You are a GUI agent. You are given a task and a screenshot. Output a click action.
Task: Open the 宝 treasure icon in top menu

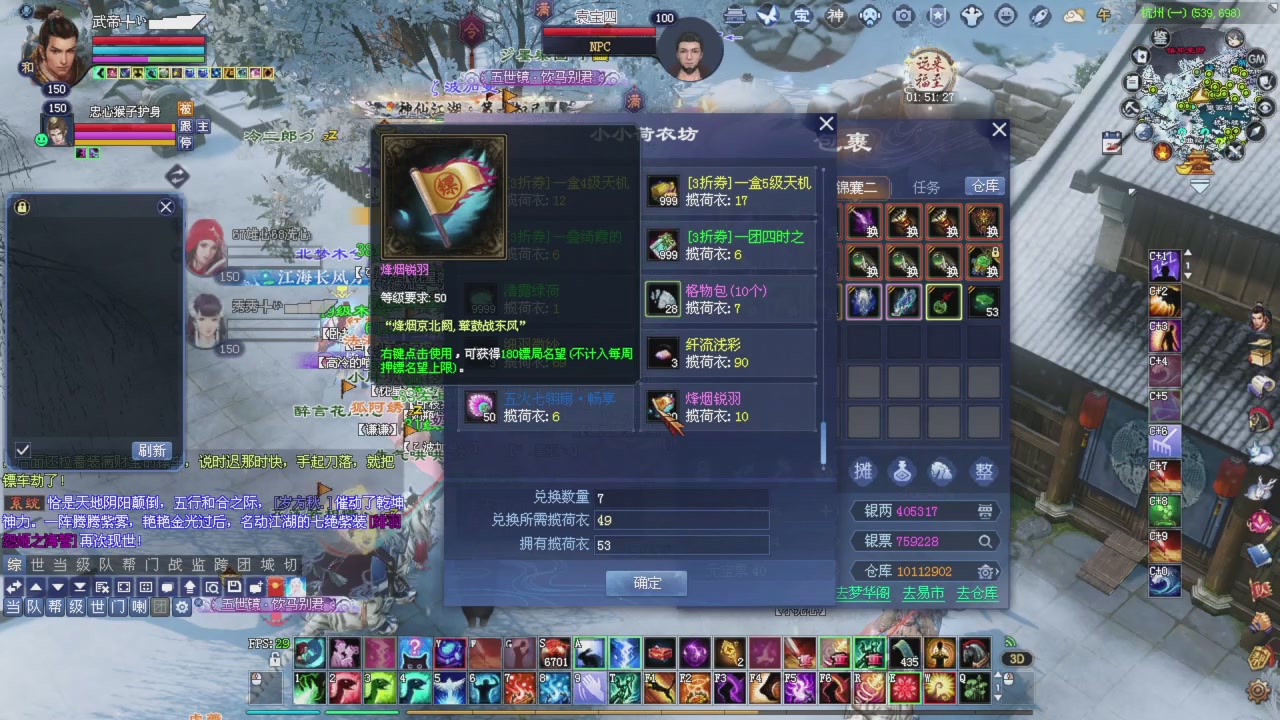click(x=802, y=17)
